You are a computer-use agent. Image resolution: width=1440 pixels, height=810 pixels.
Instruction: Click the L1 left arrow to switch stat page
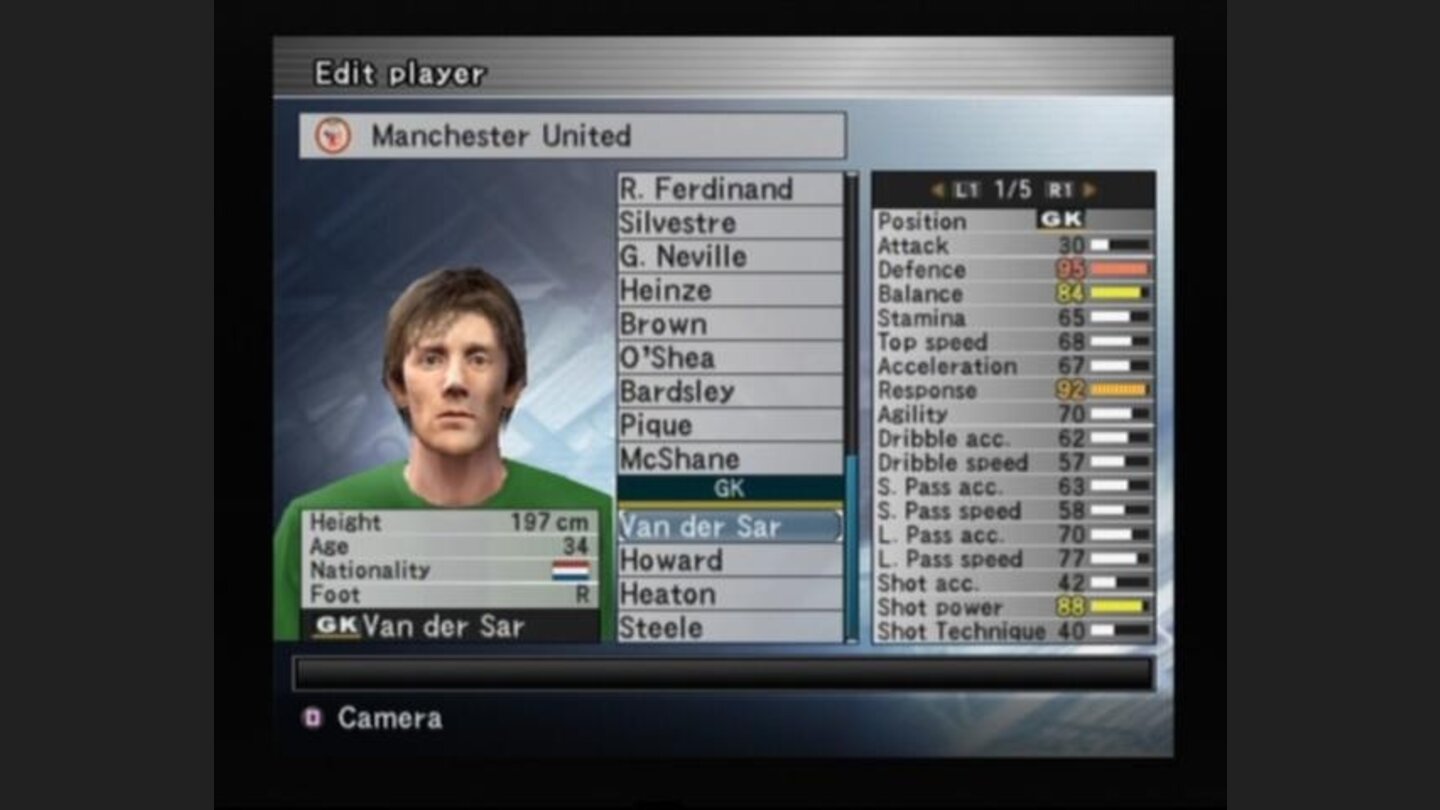(938, 188)
